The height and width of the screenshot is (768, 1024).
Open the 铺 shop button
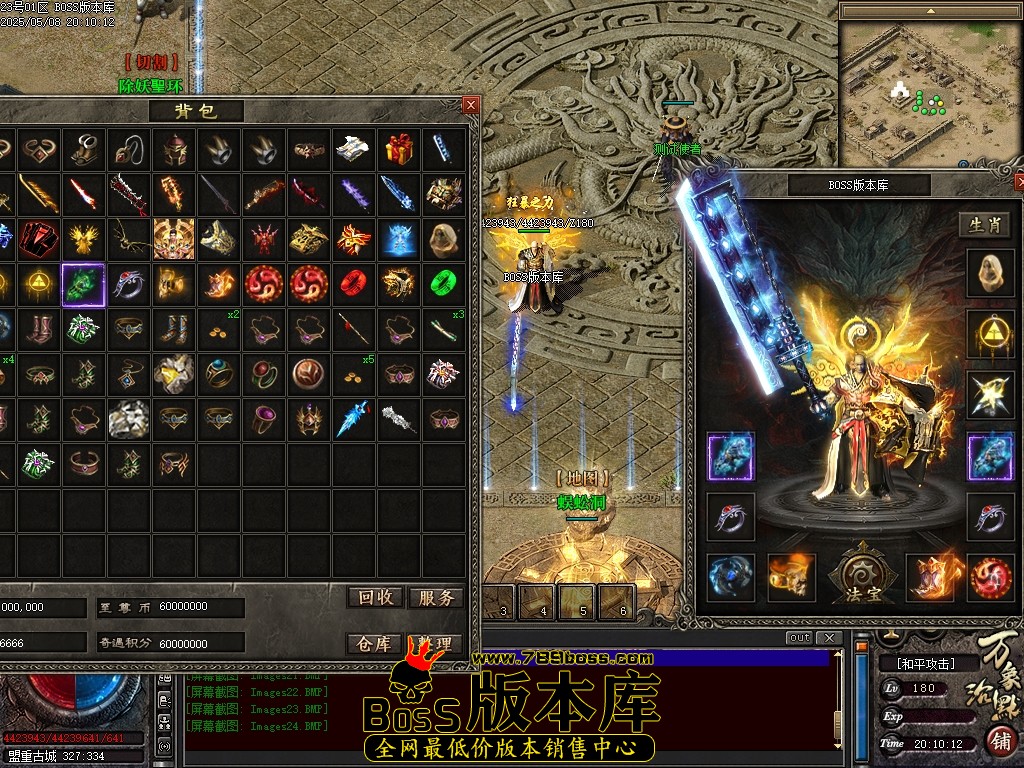(x=998, y=740)
